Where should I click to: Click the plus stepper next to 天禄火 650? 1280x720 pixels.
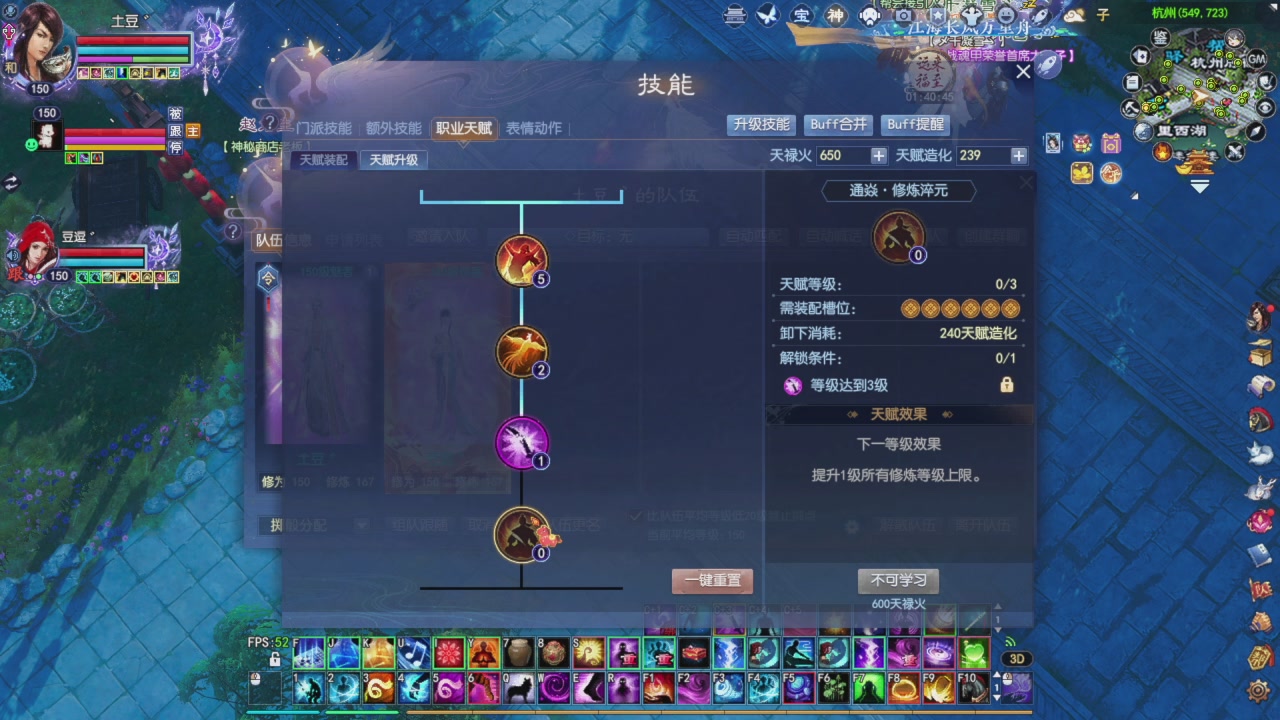point(877,156)
